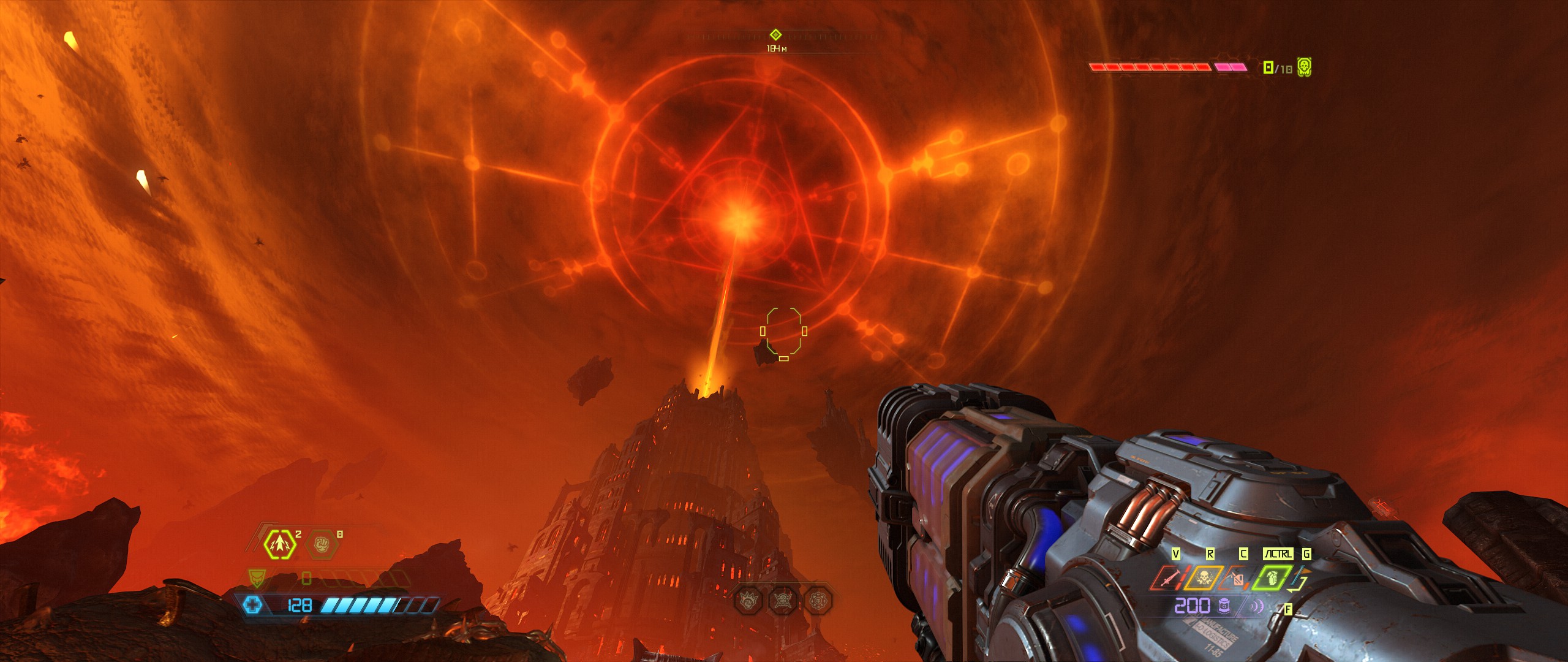Click the crowned fist rune slot
This screenshot has height=662, width=1568.
pos(748,599)
